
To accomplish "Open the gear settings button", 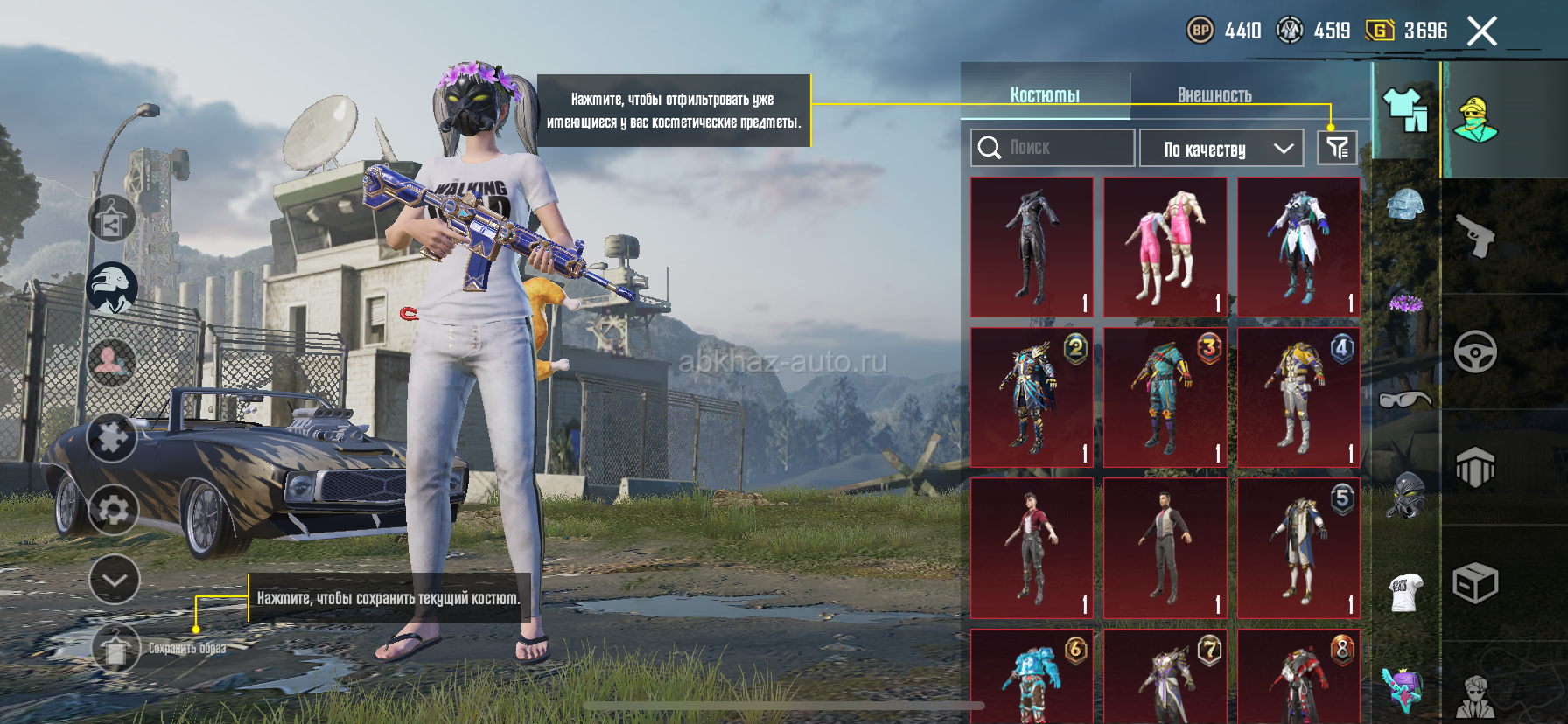I will pyautogui.click(x=113, y=509).
